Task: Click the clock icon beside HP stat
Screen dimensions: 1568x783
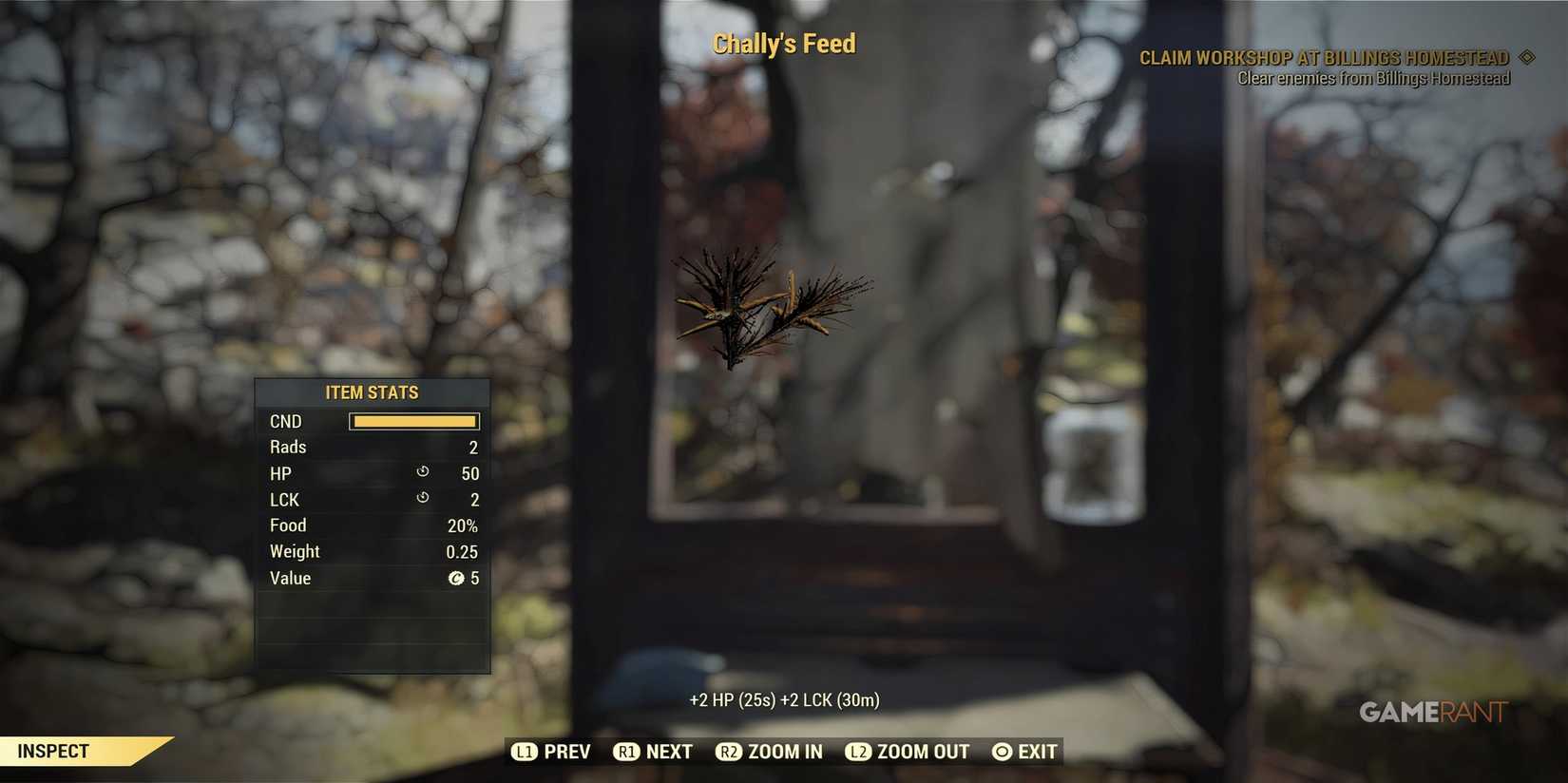Action: pyautogui.click(x=422, y=472)
